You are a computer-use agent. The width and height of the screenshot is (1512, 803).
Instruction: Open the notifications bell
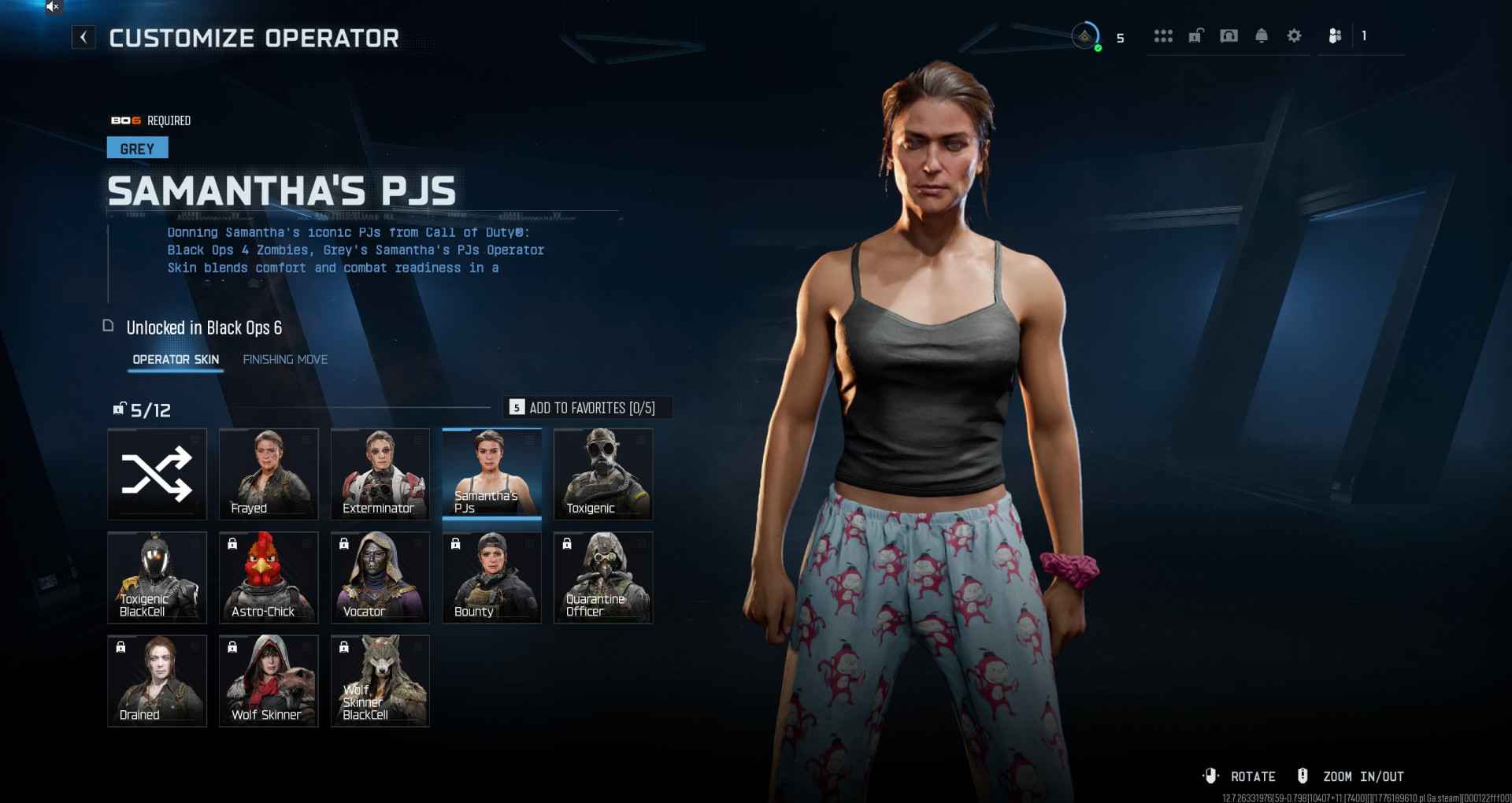coord(1262,36)
